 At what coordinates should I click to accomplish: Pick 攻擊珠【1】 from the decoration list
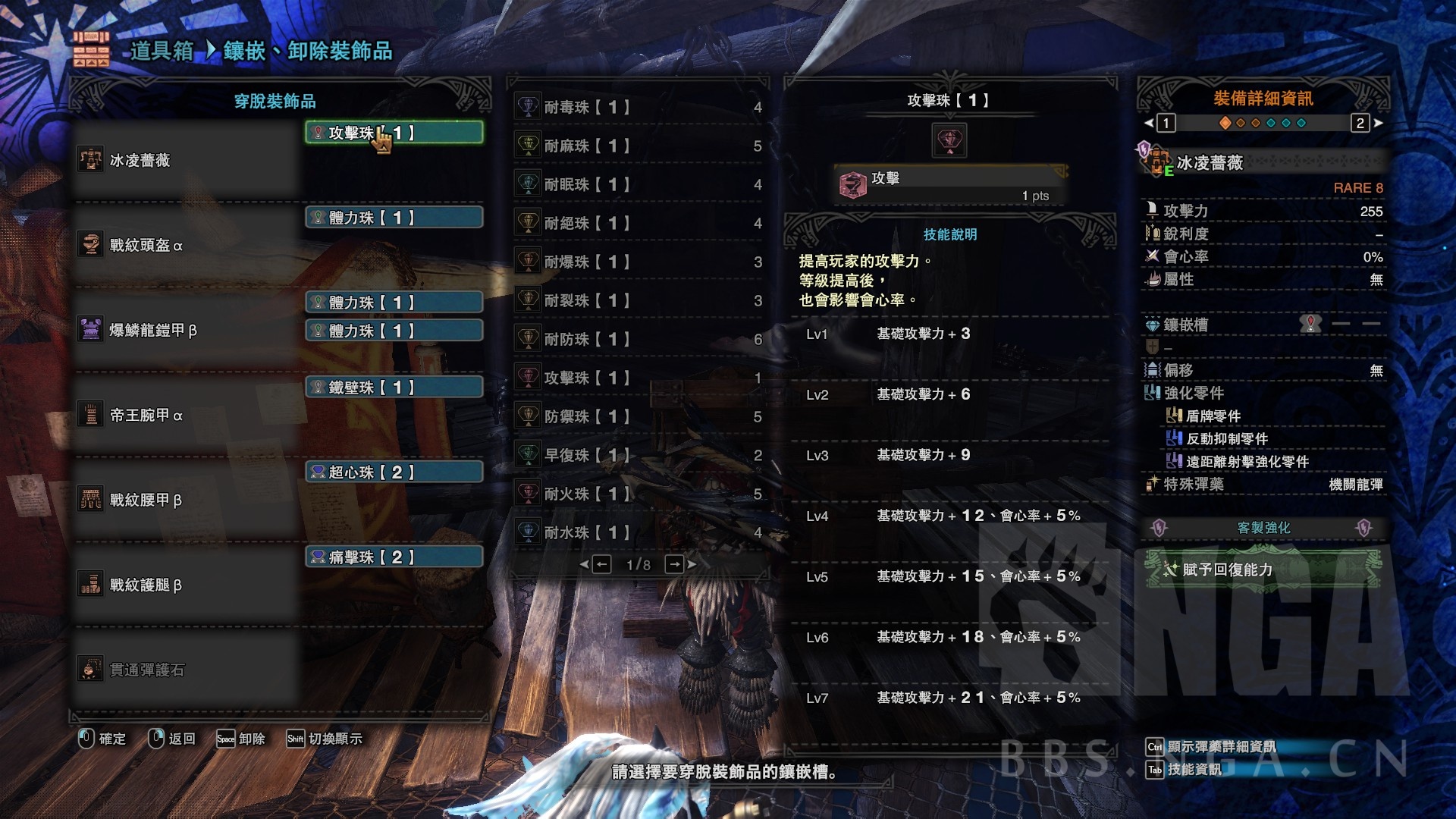[639, 378]
